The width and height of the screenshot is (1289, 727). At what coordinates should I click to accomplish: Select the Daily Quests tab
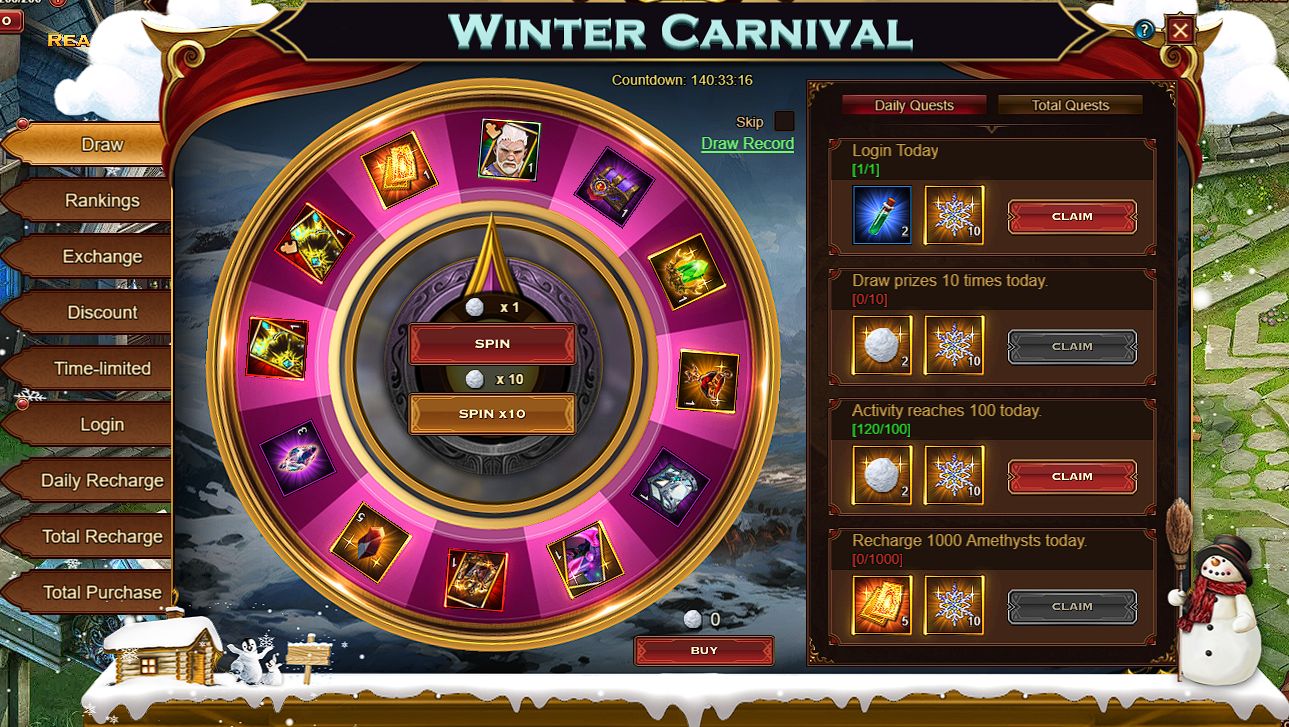click(913, 105)
